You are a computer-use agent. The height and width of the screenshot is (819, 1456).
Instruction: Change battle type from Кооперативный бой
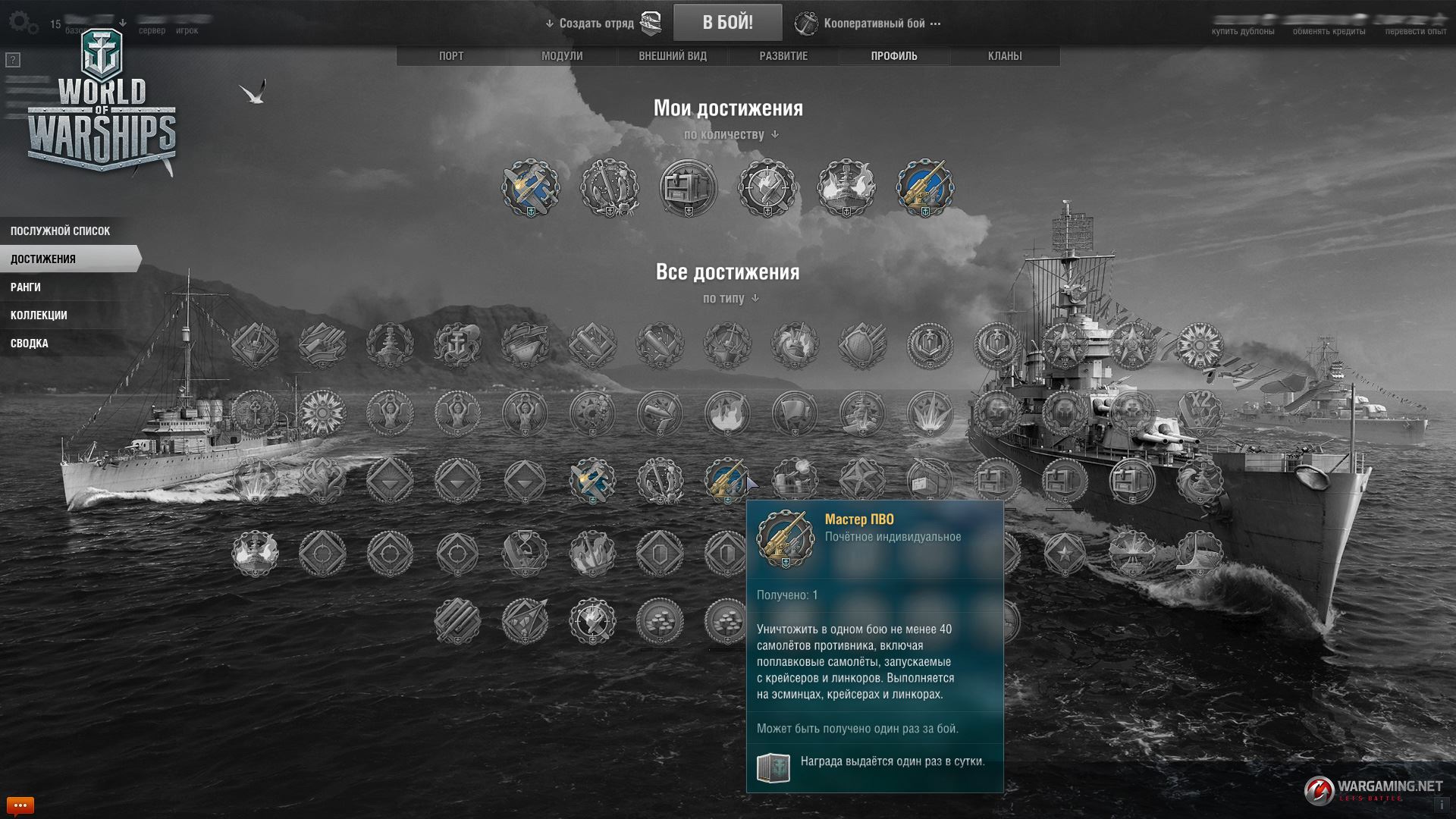coord(874,24)
